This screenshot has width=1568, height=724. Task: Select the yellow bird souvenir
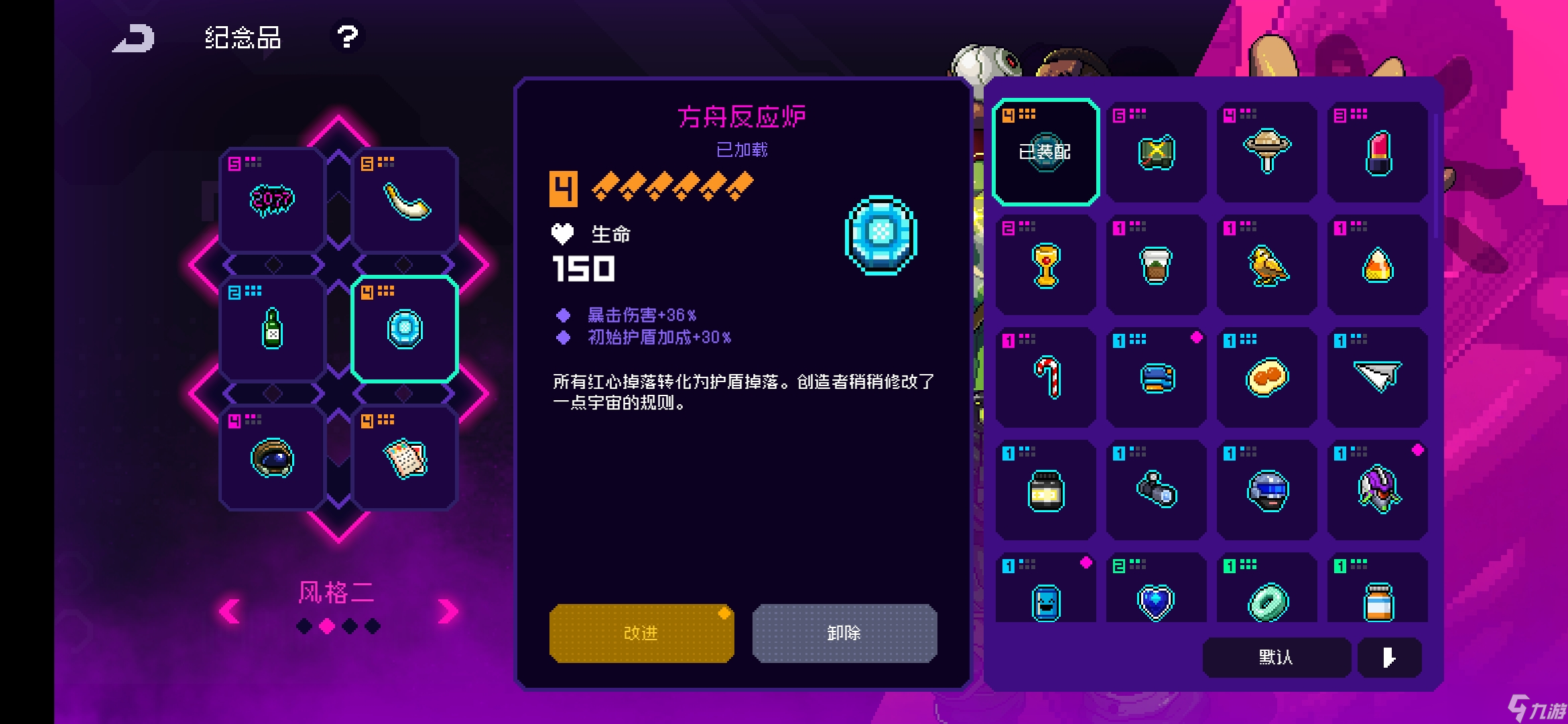[1266, 265]
